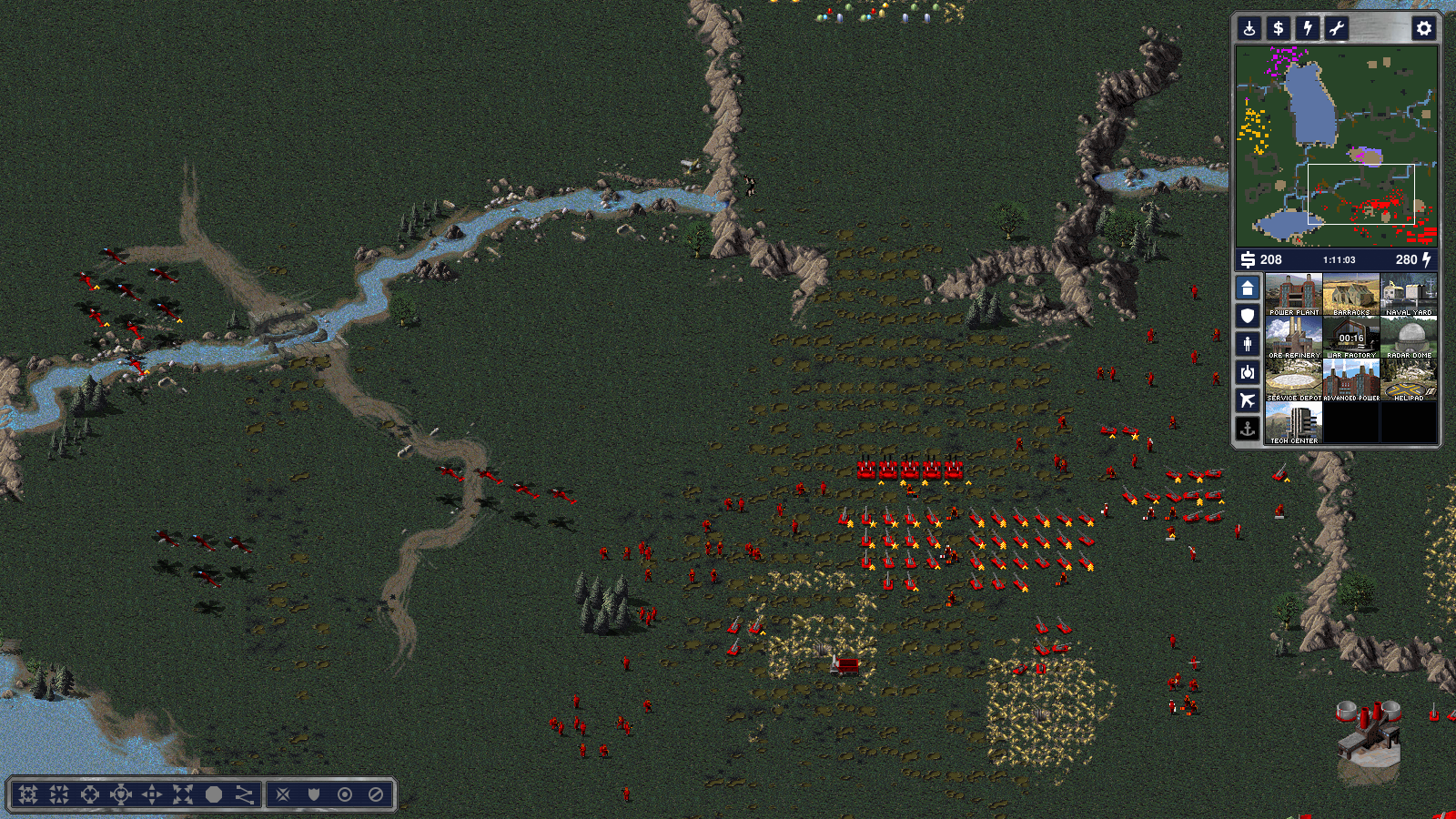This screenshot has height=819, width=1456.
Task: Choose the Tech Center structure
Action: click(1293, 422)
